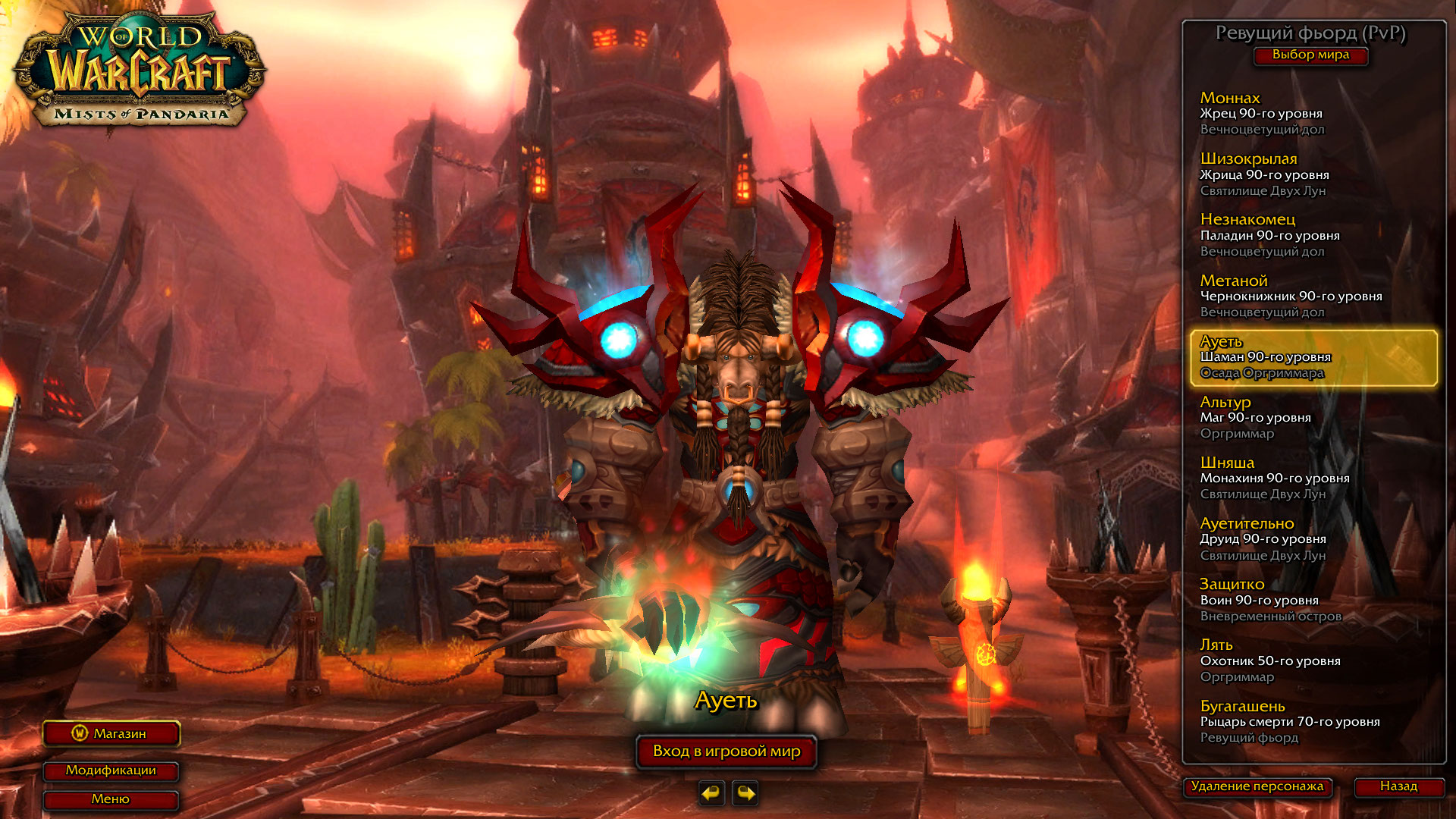Open "Модификации" addons list
1456x819 pixels.
(x=111, y=770)
